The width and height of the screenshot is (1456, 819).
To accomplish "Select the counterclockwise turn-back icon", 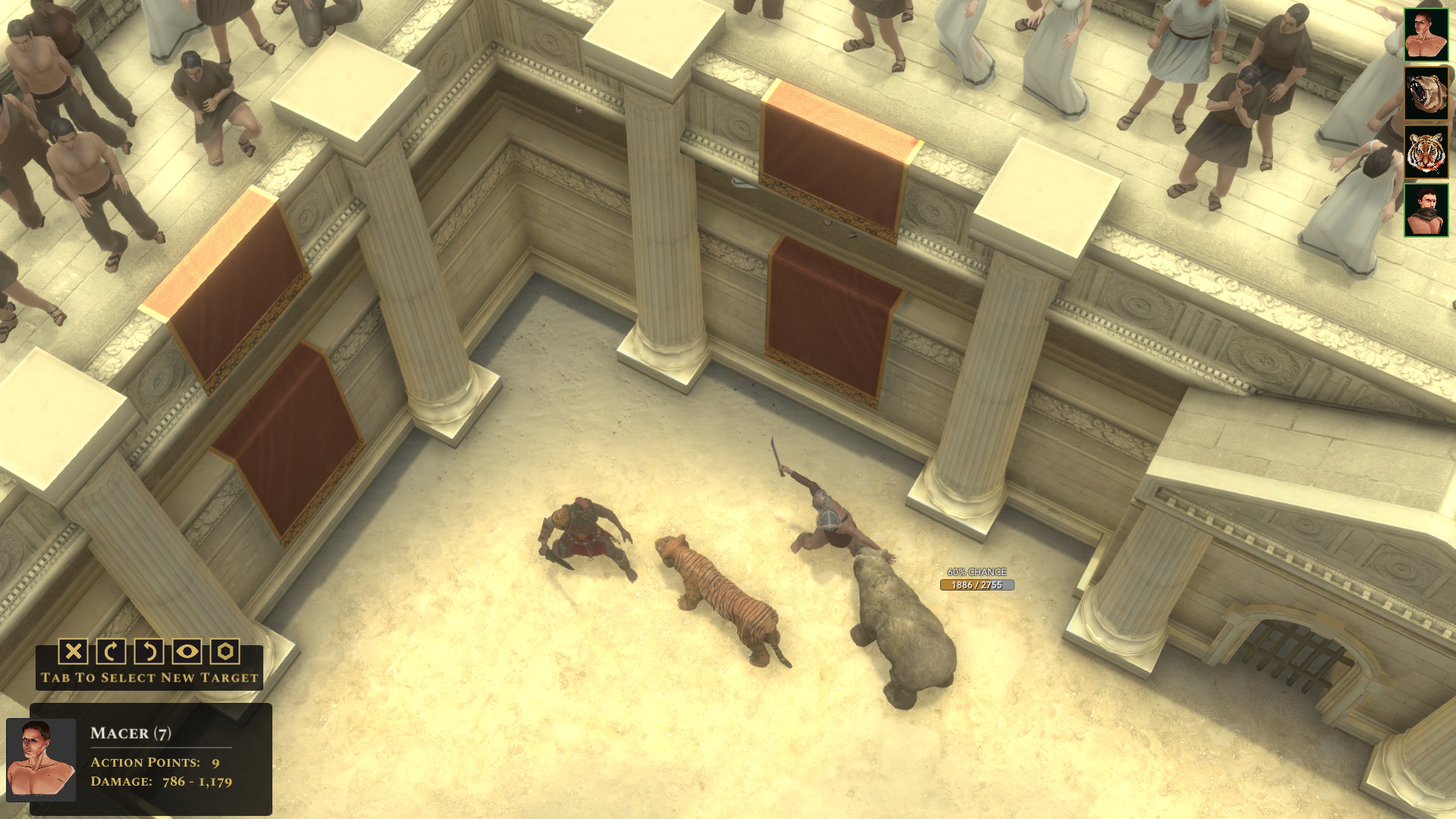I will point(149,653).
